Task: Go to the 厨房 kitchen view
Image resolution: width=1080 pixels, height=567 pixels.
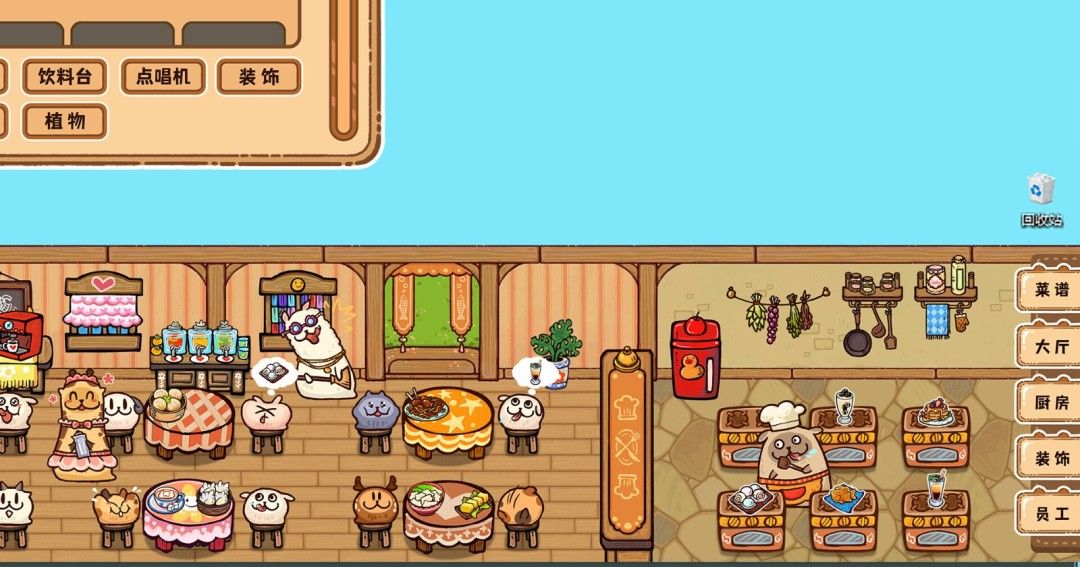Action: [x=1051, y=403]
